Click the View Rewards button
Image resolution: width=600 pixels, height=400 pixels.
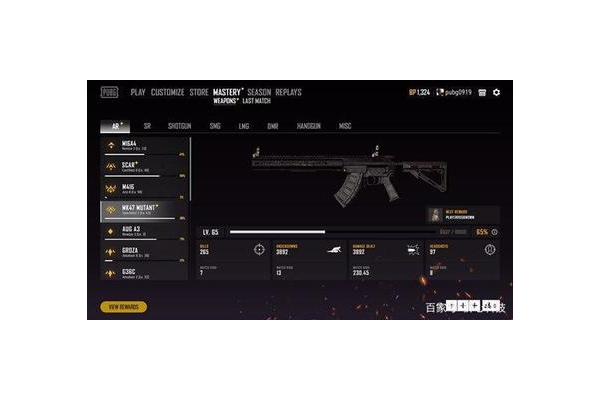point(123,307)
